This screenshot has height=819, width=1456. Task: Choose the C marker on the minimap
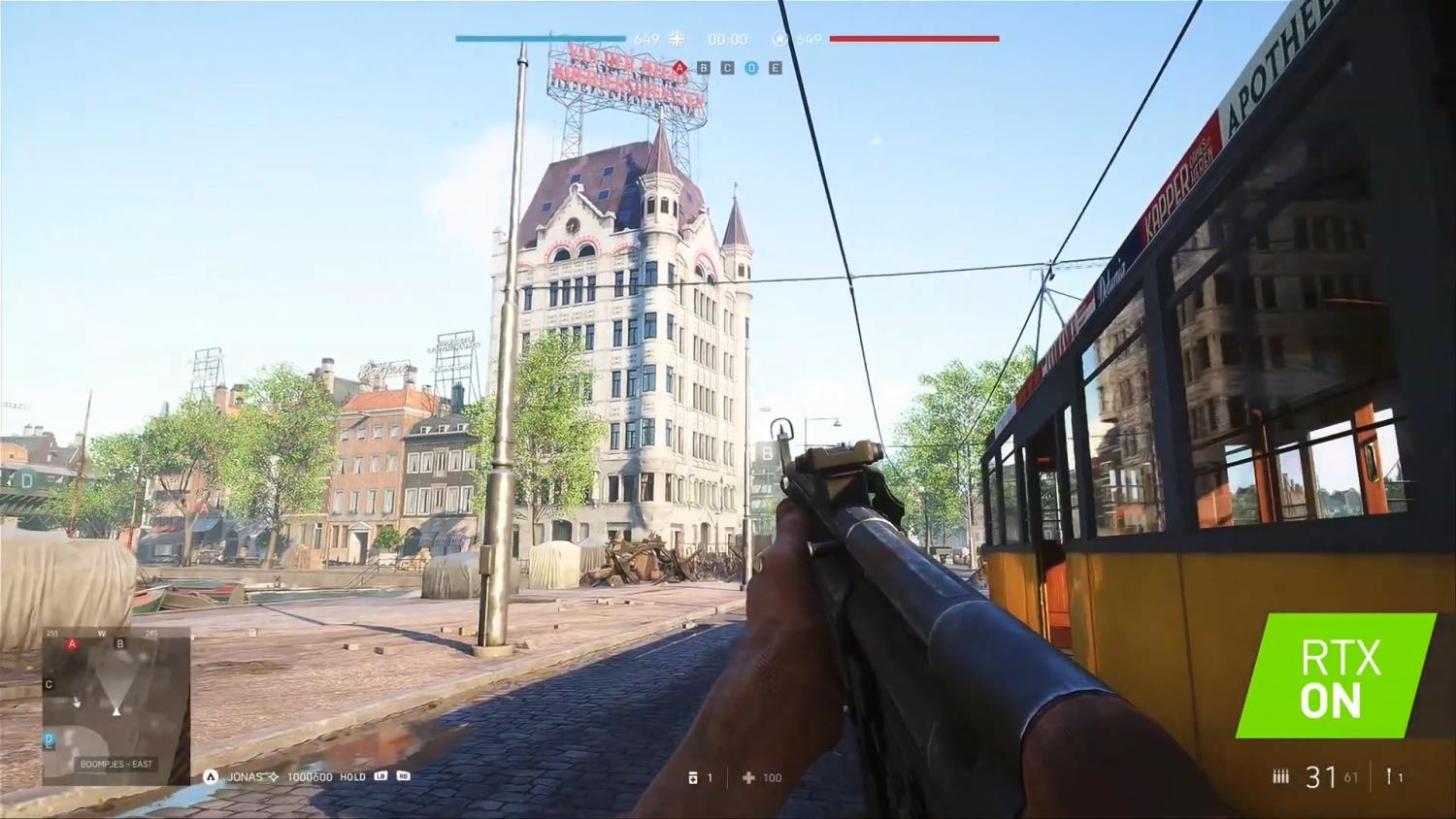pyautogui.click(x=50, y=684)
